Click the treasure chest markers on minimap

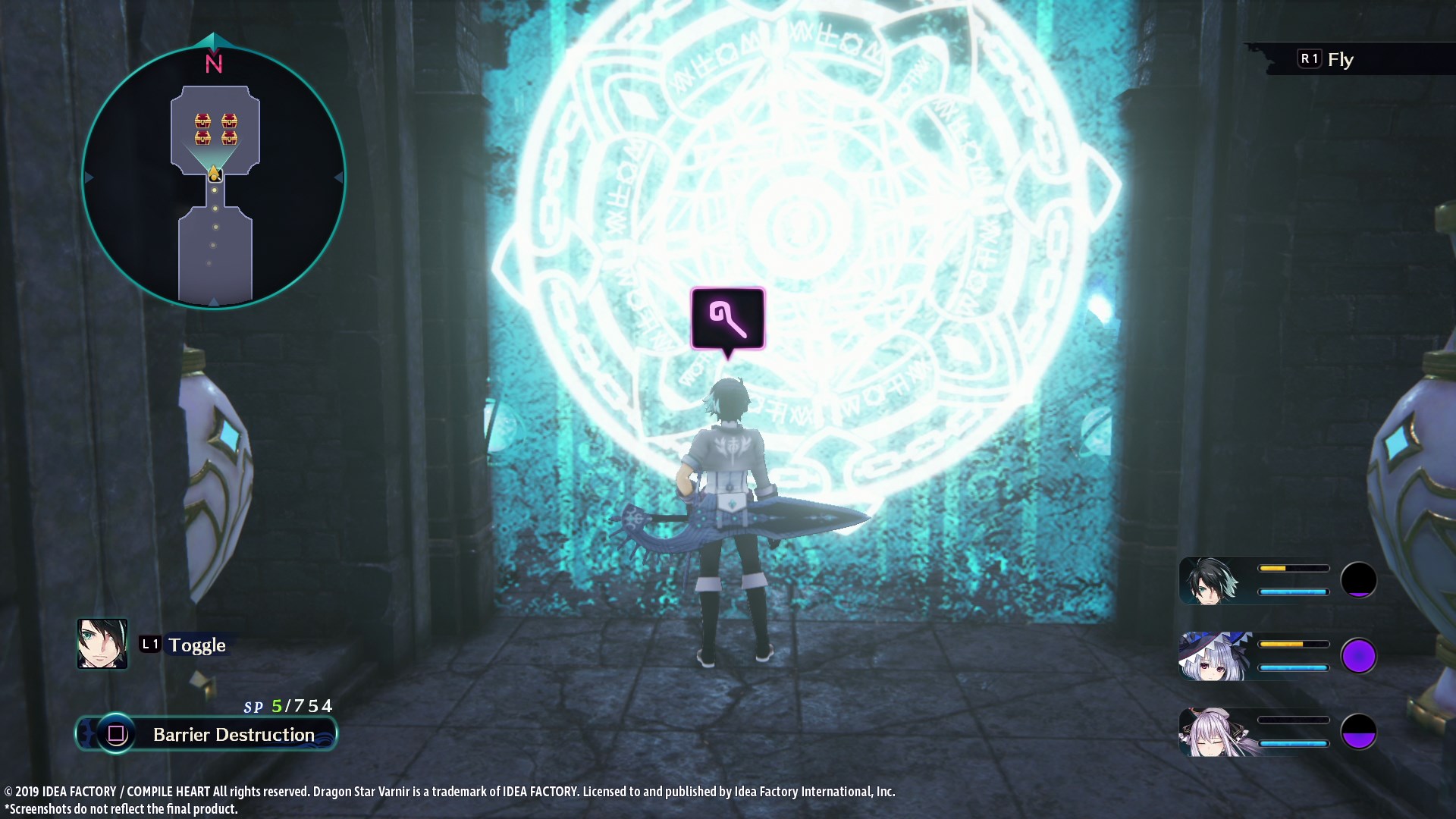click(216, 129)
